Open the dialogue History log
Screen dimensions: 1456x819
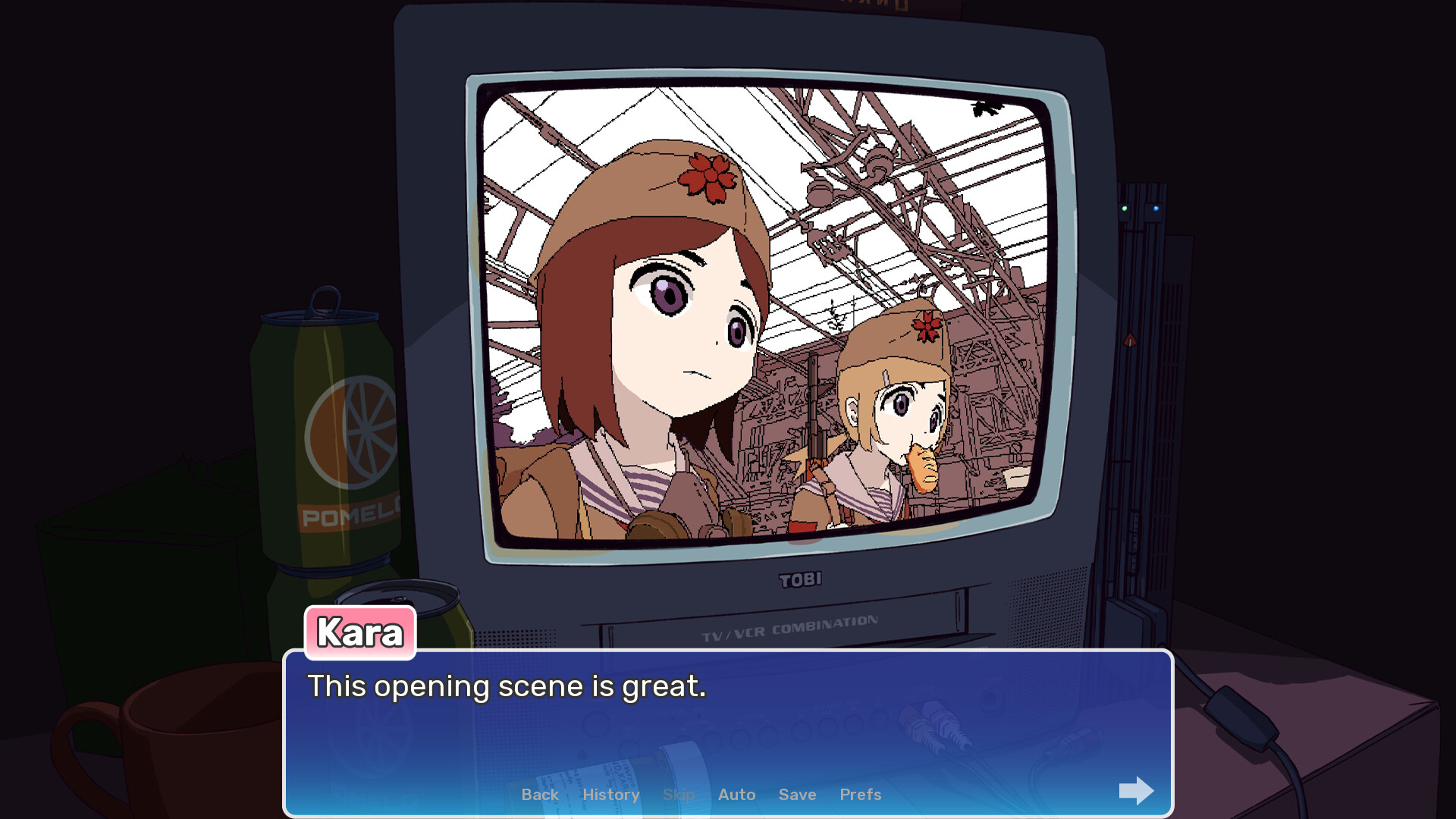610,795
